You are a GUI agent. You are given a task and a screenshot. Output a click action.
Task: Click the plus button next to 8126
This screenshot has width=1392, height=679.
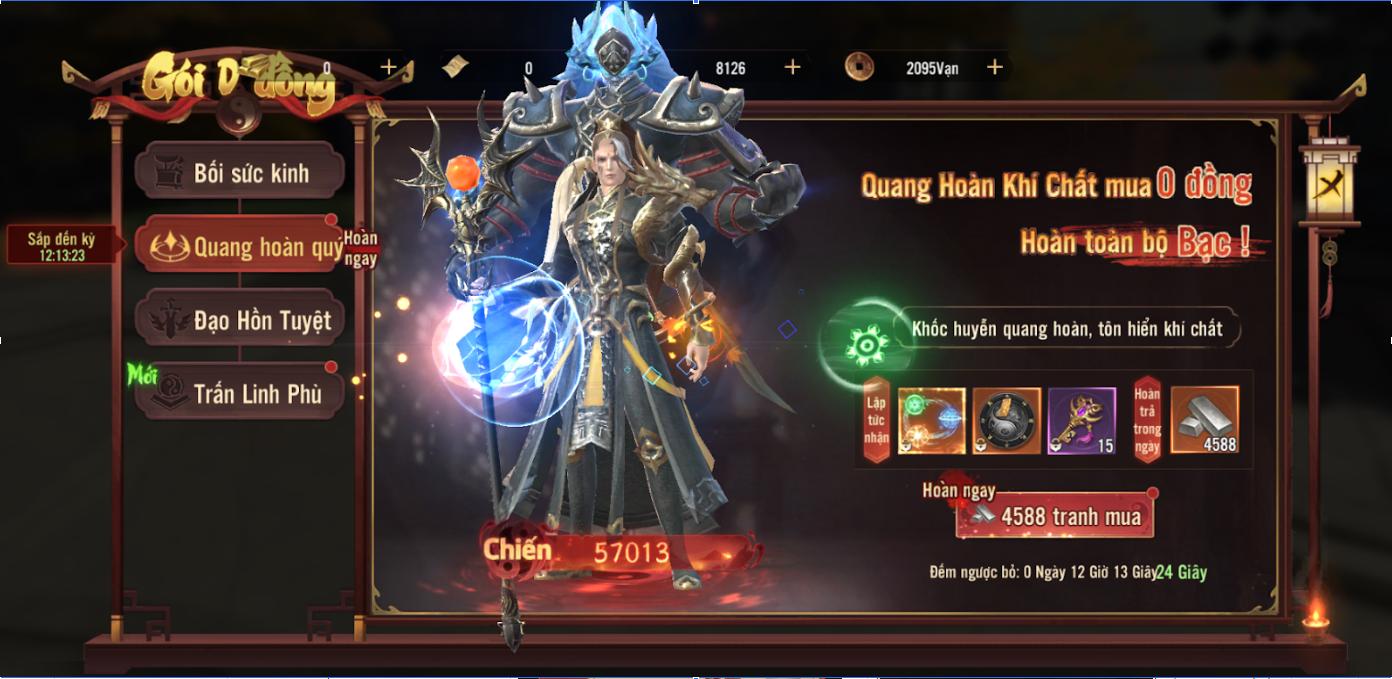[x=793, y=67]
